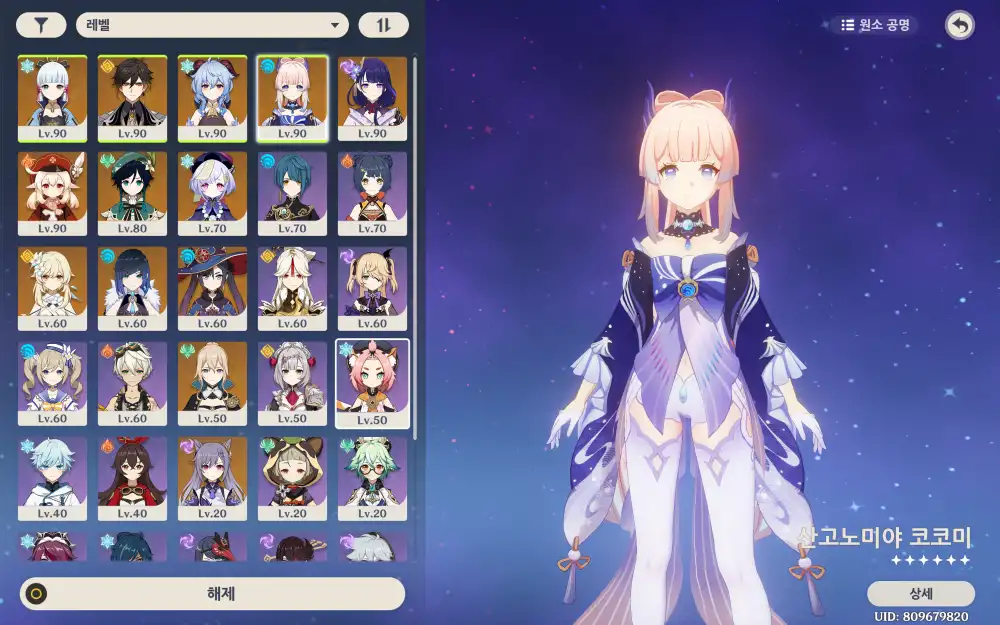Open the 상세 details button
This screenshot has width=1000, height=625.
920,593
